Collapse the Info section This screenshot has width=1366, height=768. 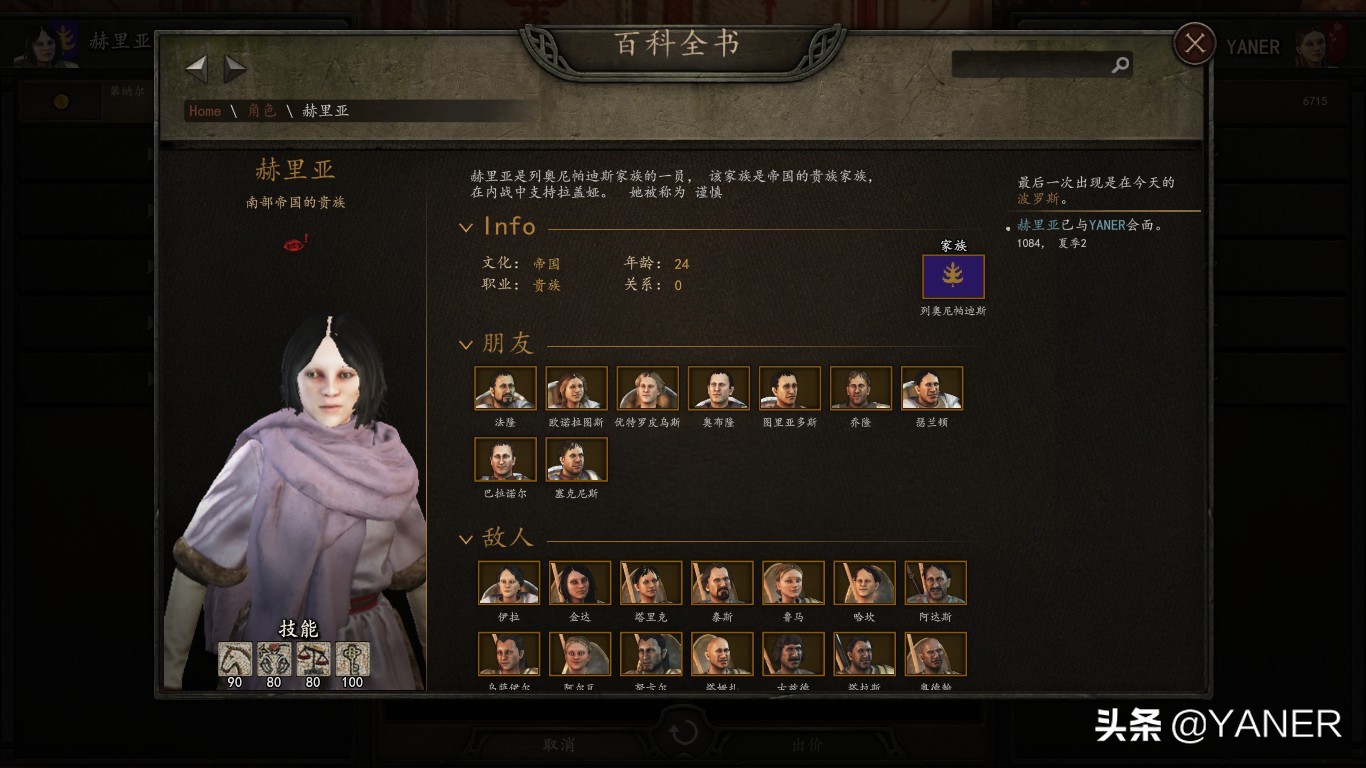pos(466,227)
